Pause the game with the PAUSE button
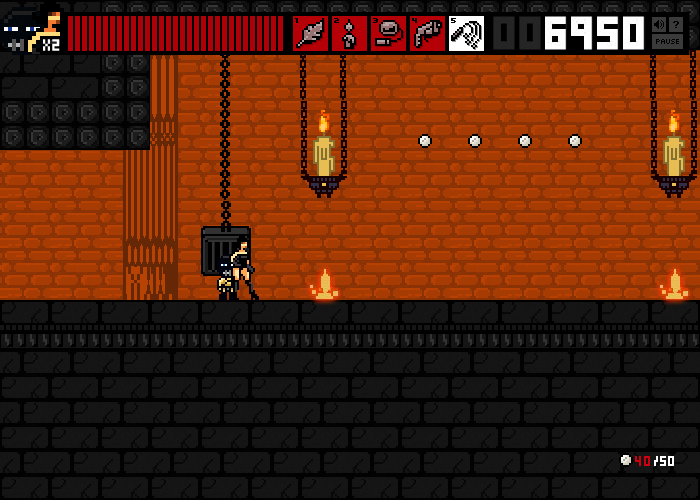Viewport: 700px width, 500px height. 668,43
